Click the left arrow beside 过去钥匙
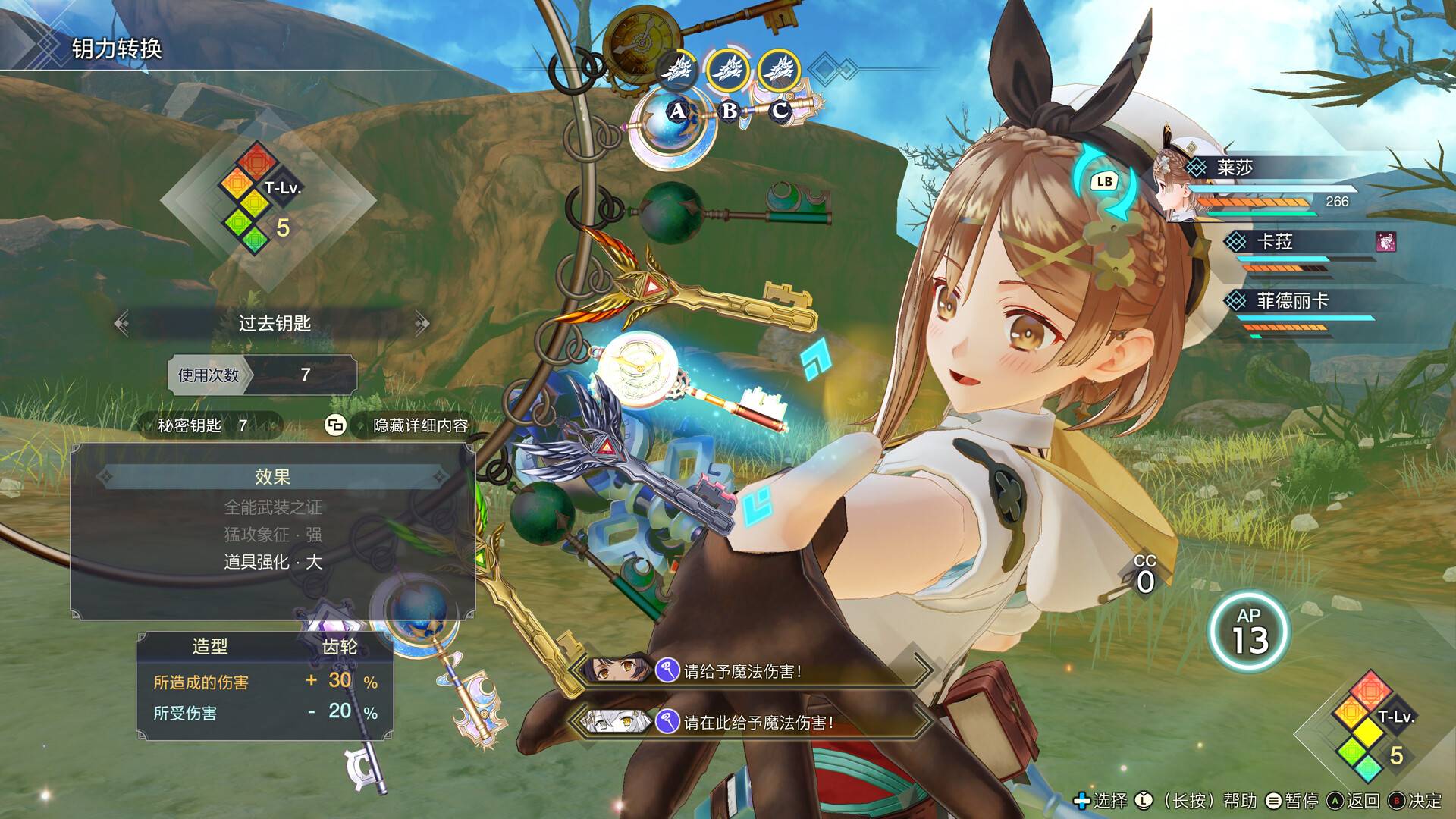Image resolution: width=1456 pixels, height=819 pixels. [121, 322]
